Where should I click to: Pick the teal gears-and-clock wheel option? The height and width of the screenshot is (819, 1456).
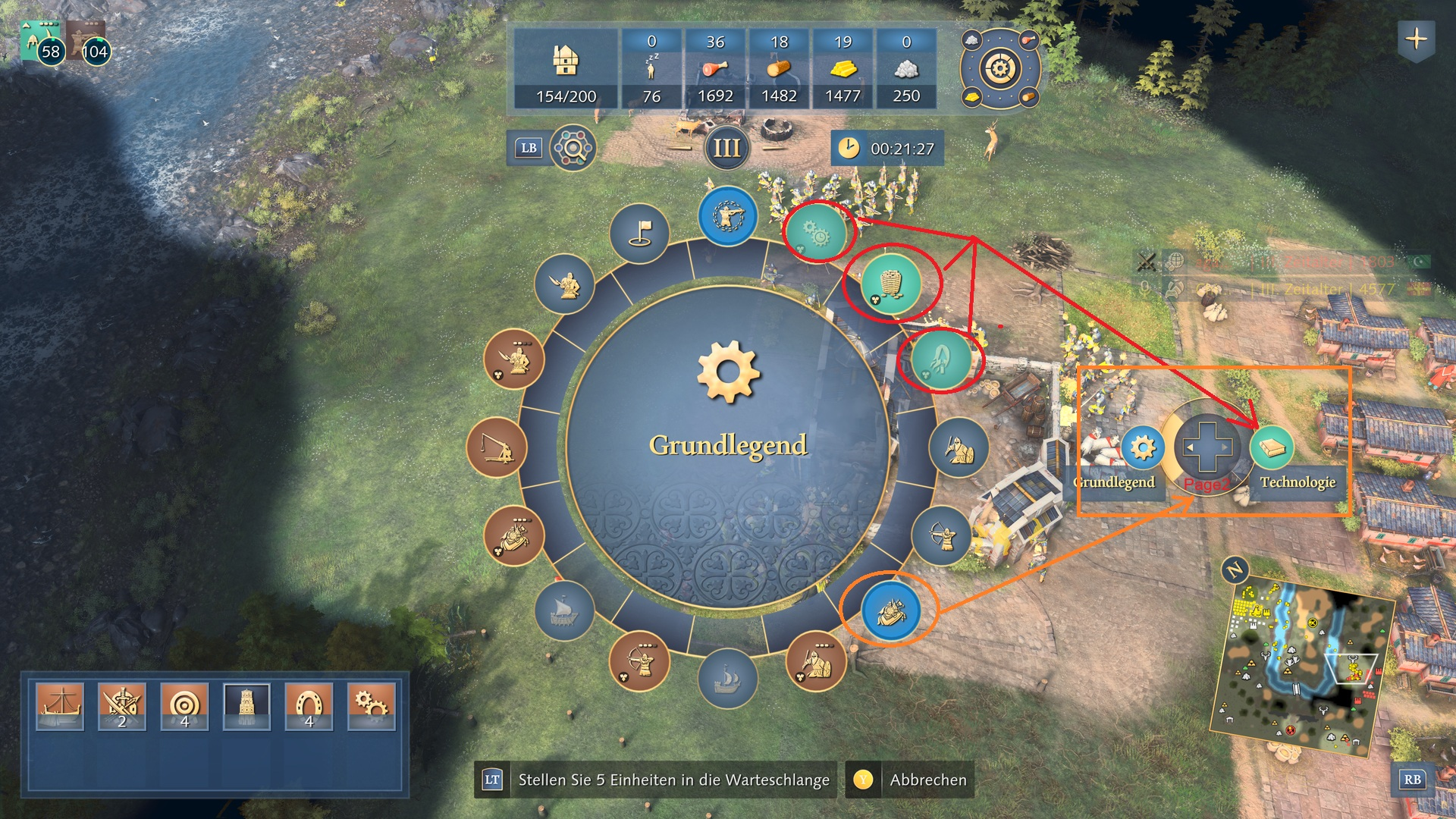click(x=816, y=232)
